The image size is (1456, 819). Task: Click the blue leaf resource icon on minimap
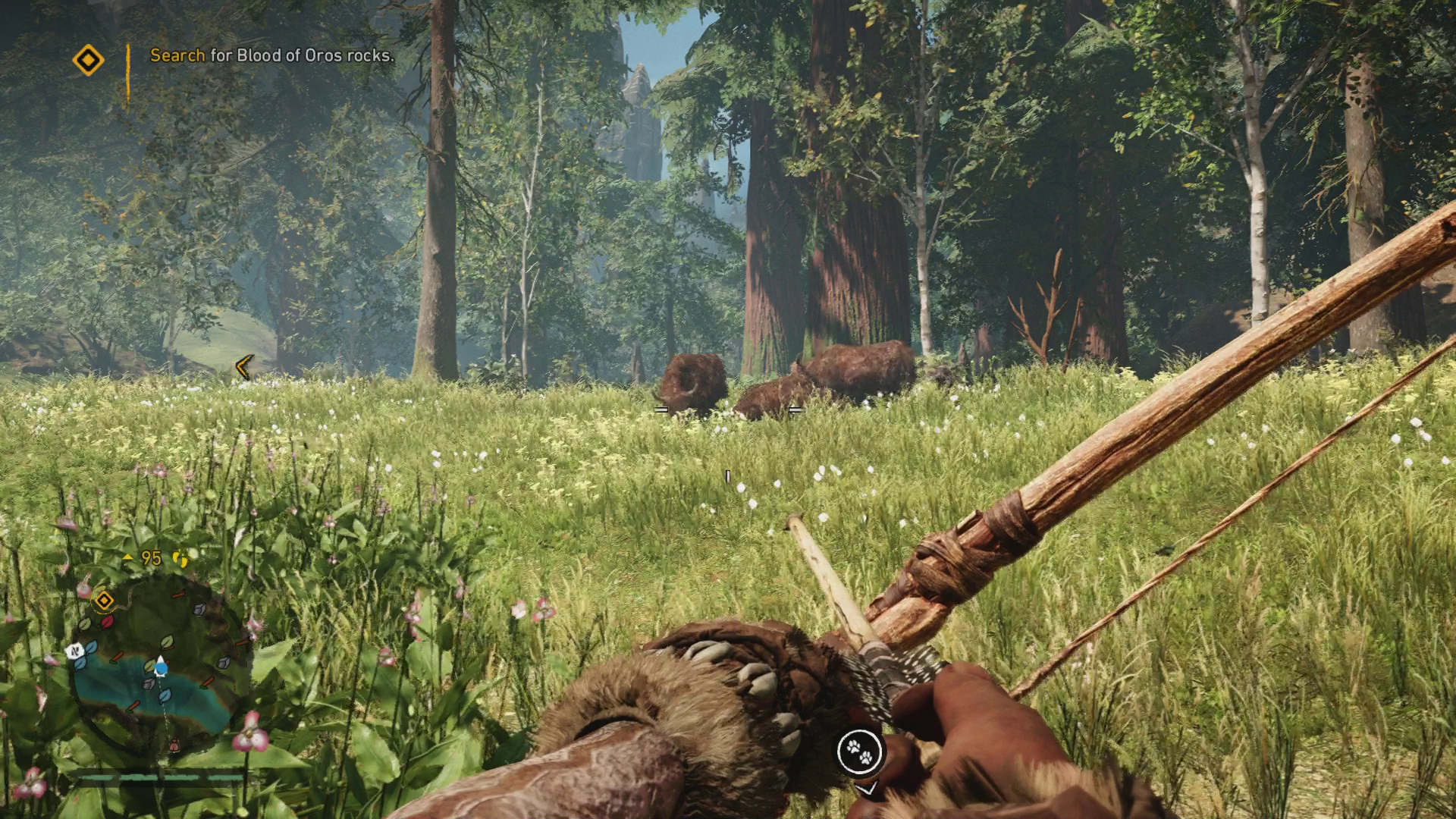(x=89, y=647)
